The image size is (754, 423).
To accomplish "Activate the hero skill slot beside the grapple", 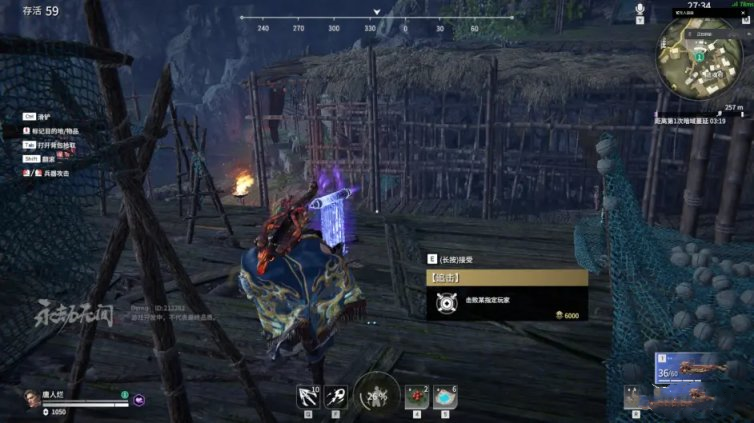I will pos(336,394).
